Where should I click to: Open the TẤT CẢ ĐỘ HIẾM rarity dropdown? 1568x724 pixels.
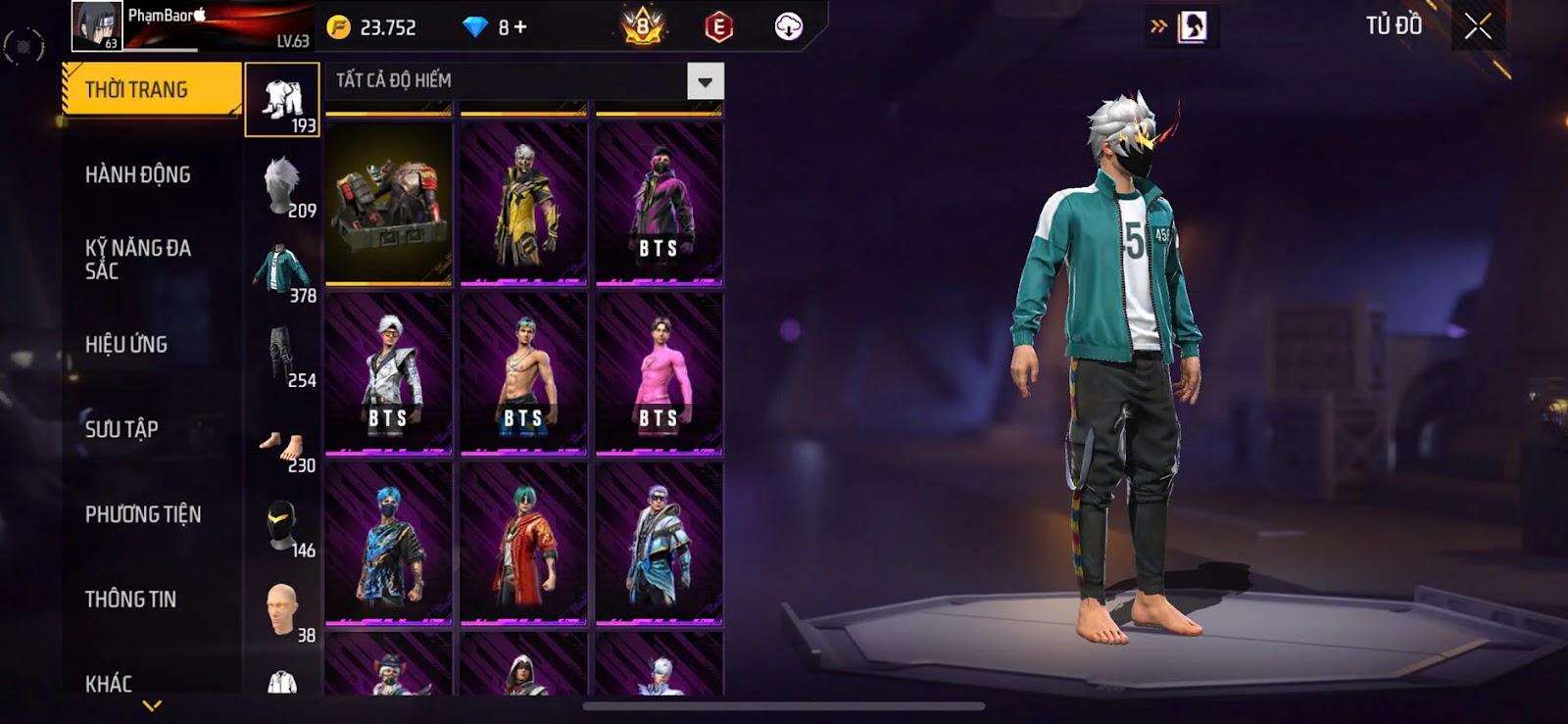coord(705,81)
